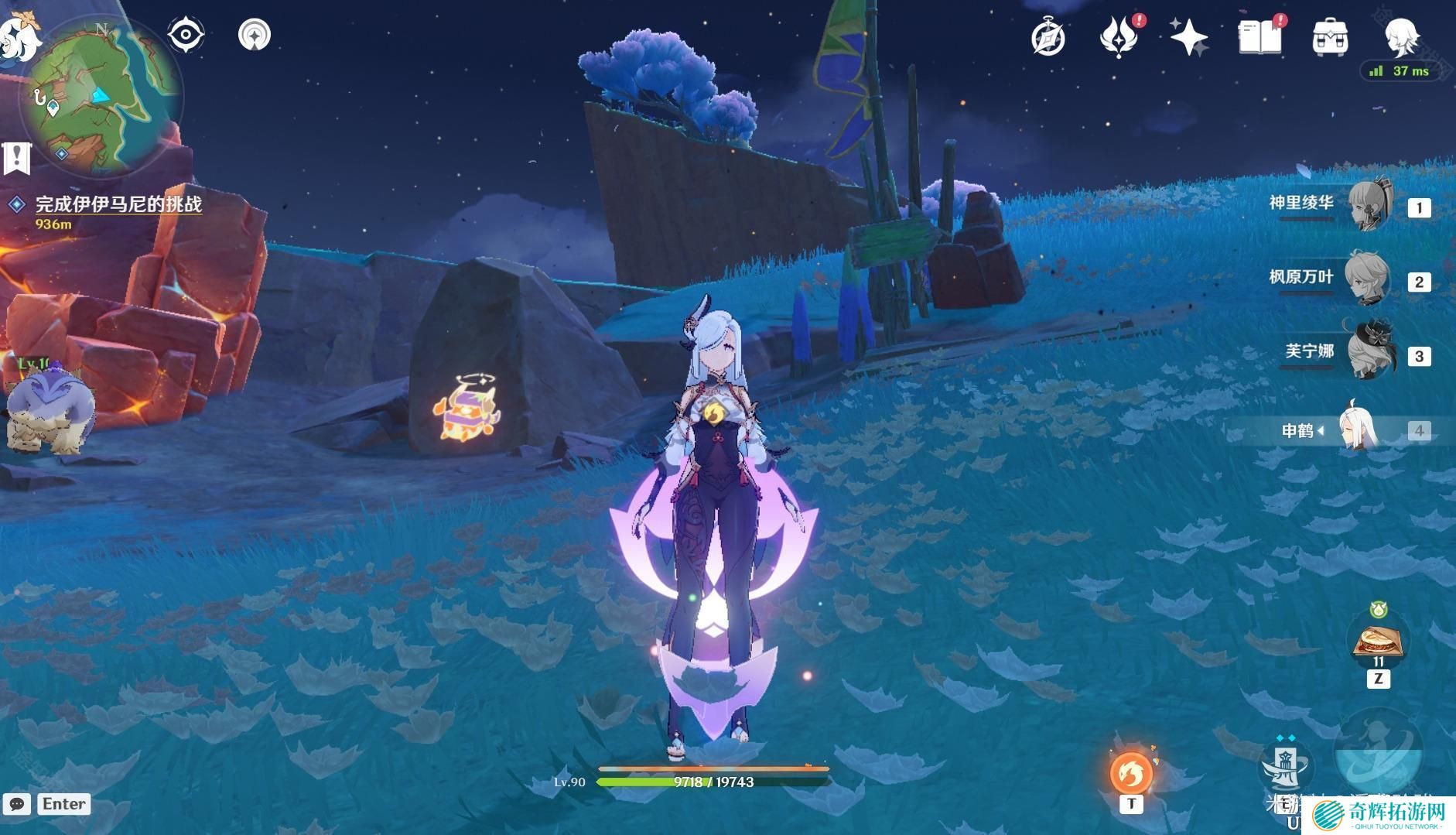
Task: Open the events icon with red alert
Action: pos(1118,37)
